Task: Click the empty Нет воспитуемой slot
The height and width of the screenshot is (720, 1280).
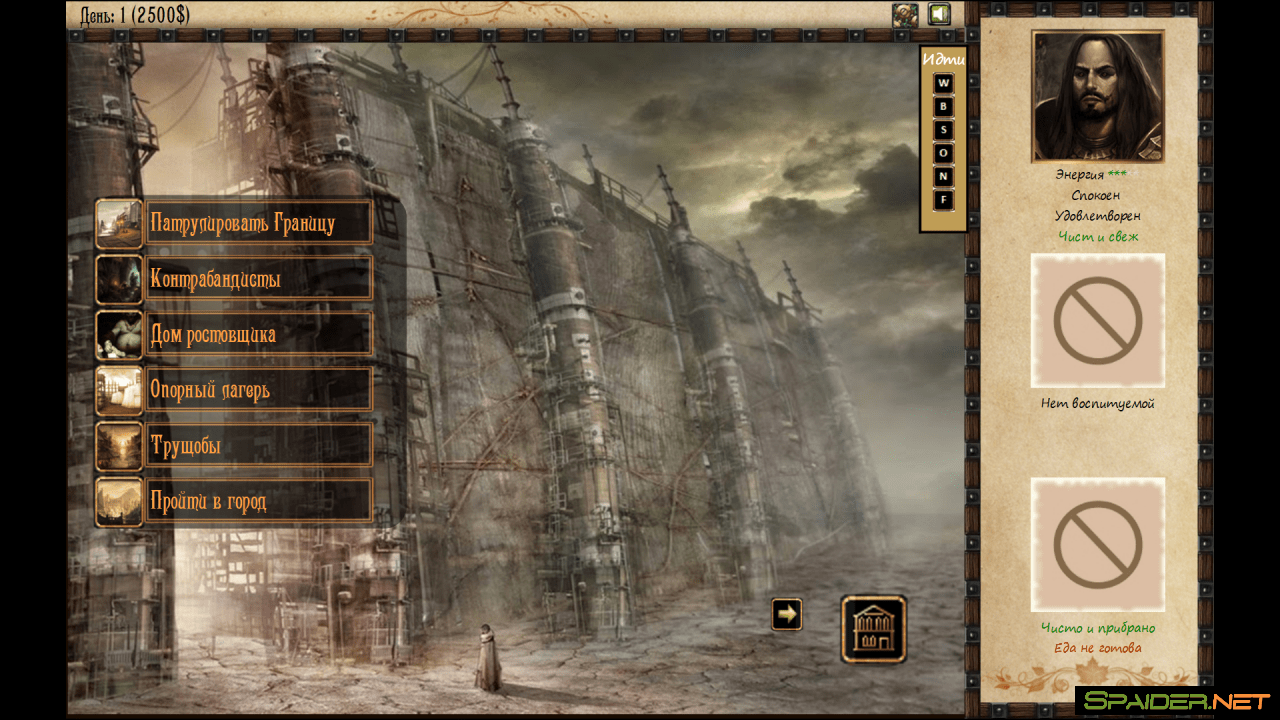Action: pos(1098,320)
